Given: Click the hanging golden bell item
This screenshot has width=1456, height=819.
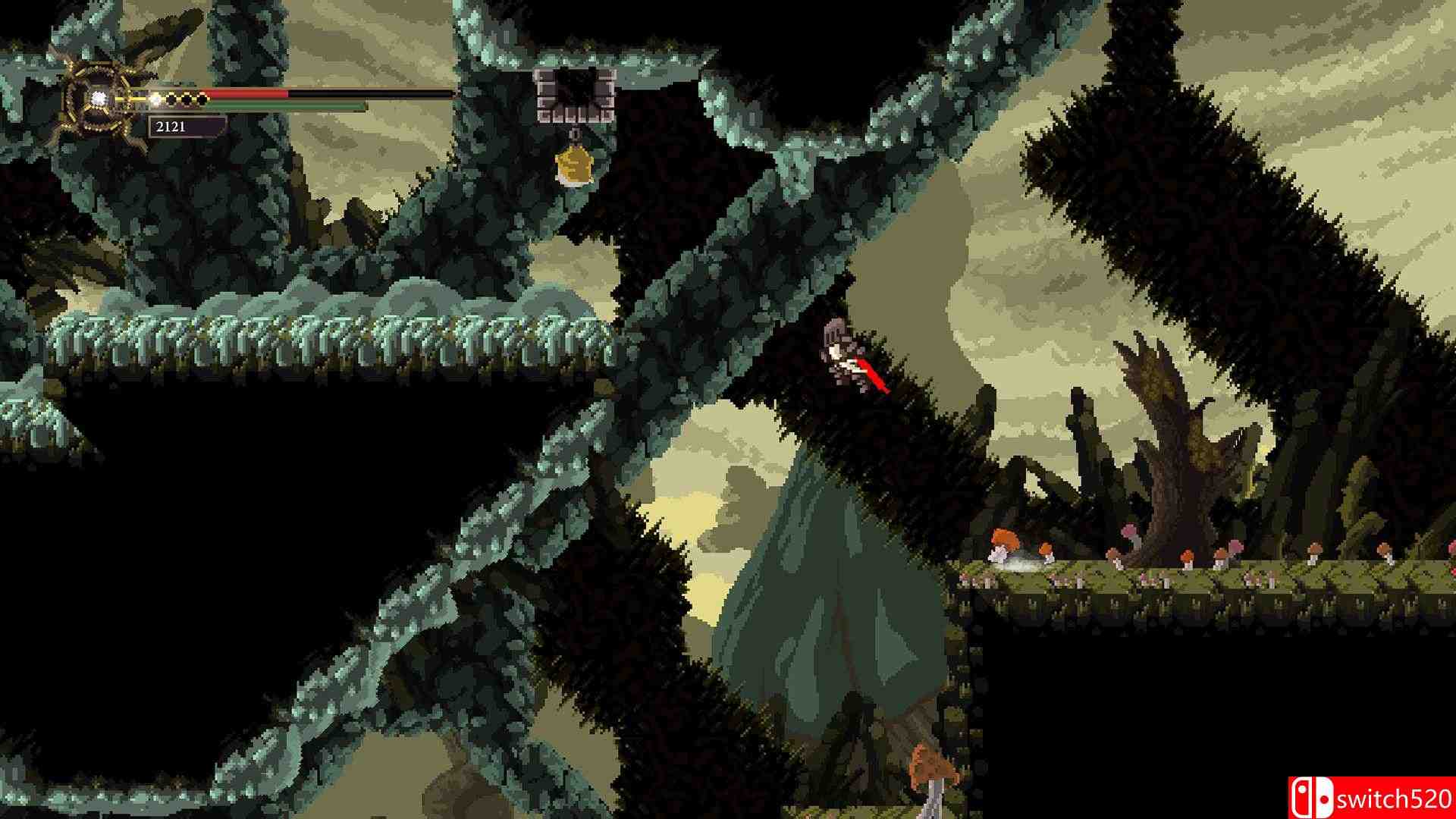Looking at the screenshot, I should [575, 165].
